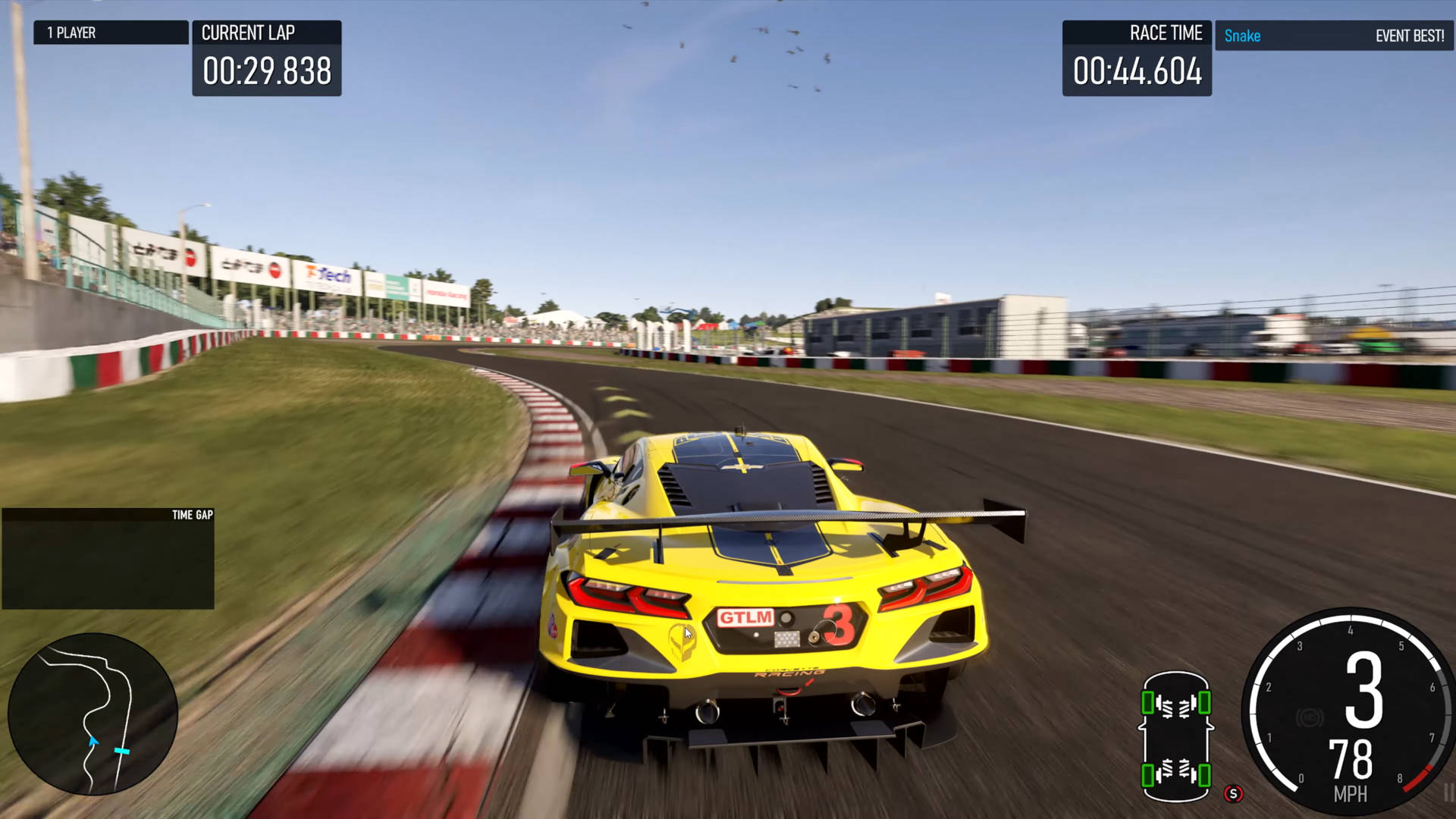Click the faded TCS symbol inside the tachometer
This screenshot has width=1456, height=819.
pos(1311,717)
